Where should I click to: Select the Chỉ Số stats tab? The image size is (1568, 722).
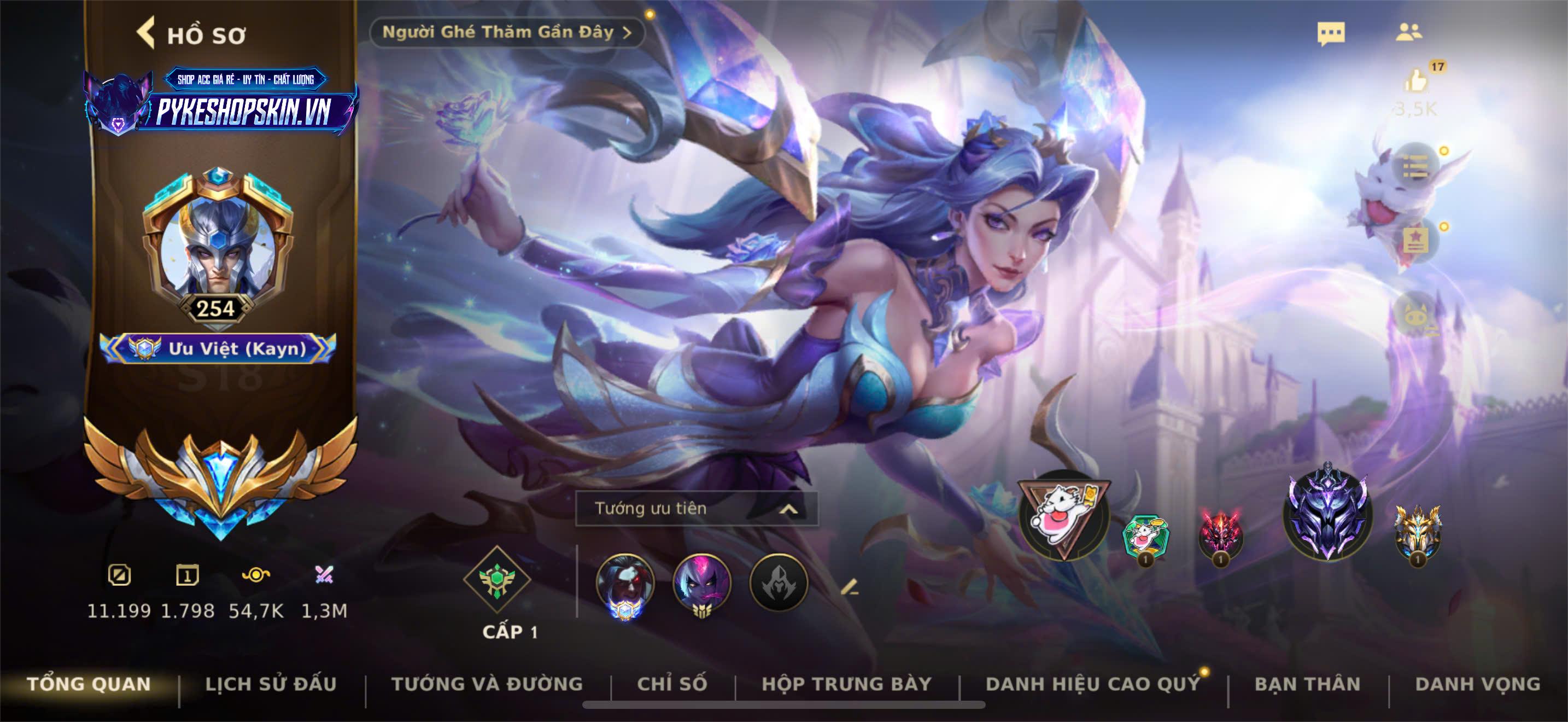(672, 684)
